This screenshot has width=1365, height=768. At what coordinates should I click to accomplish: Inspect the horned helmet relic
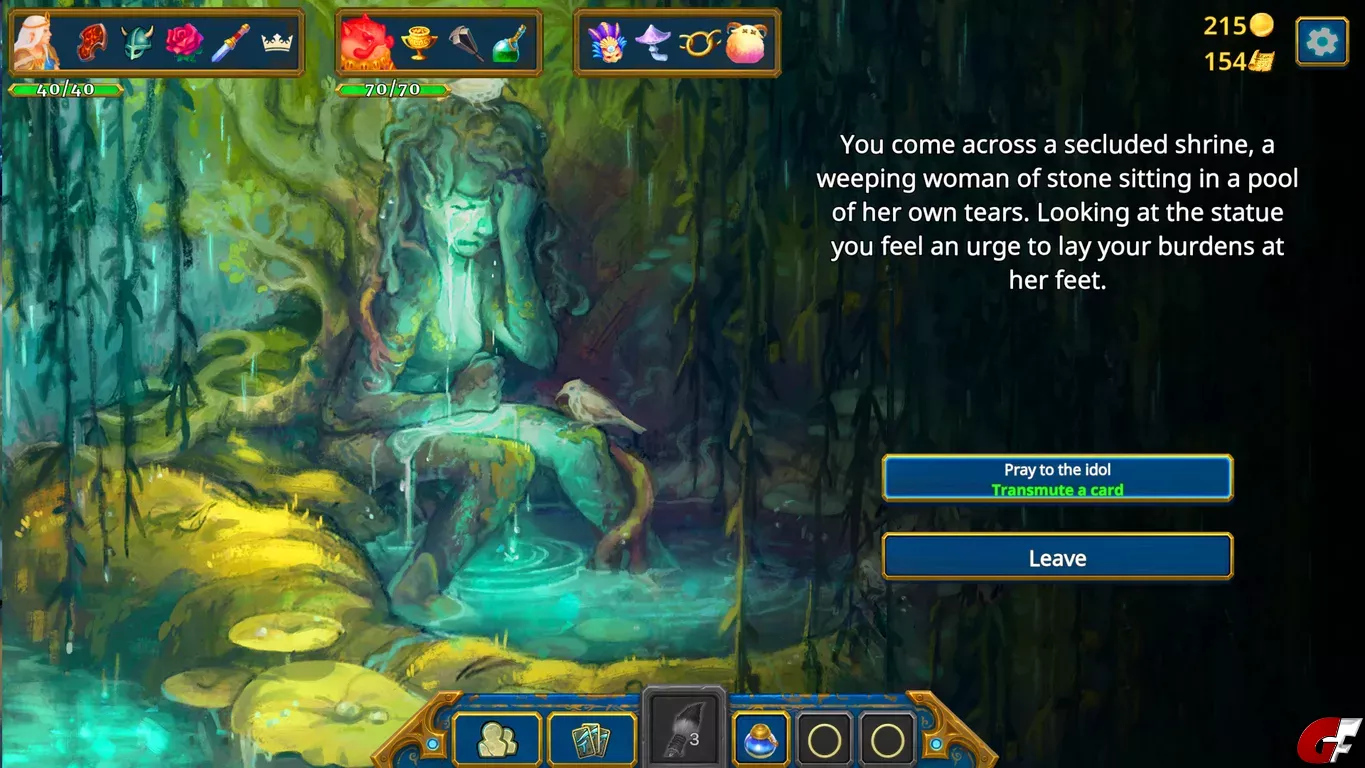138,43
